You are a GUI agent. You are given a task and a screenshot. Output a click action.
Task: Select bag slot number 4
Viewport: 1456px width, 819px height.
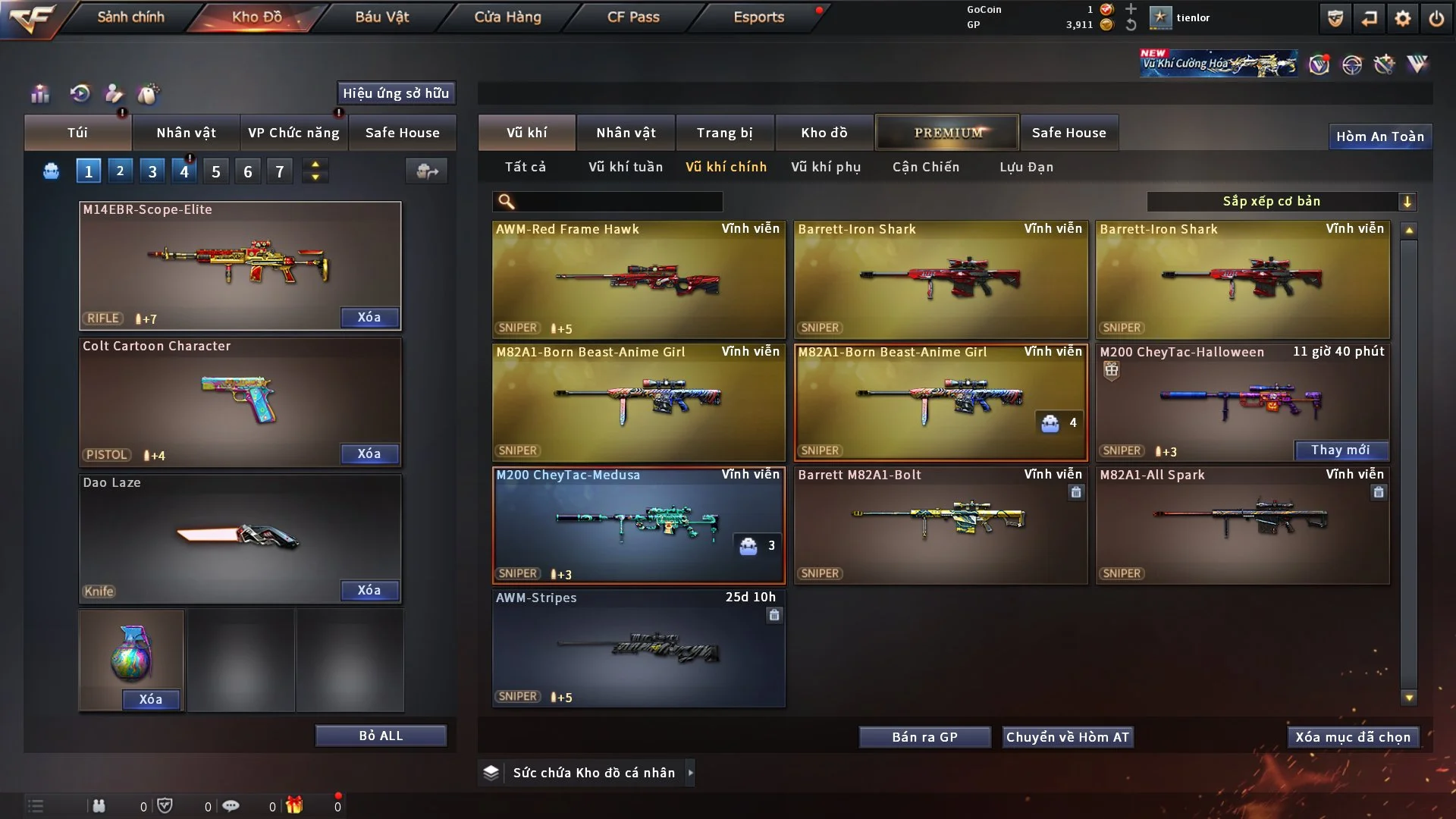pyautogui.click(x=184, y=171)
